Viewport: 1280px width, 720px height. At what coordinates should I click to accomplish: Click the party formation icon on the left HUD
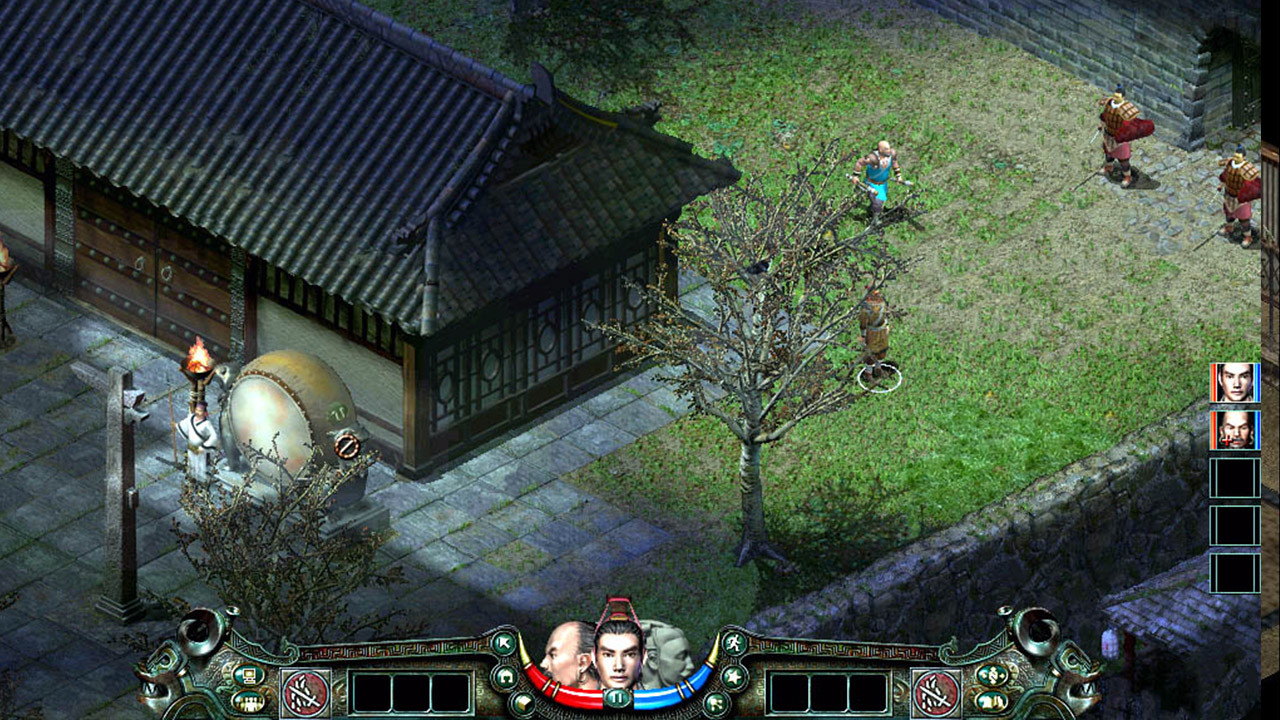point(250,701)
